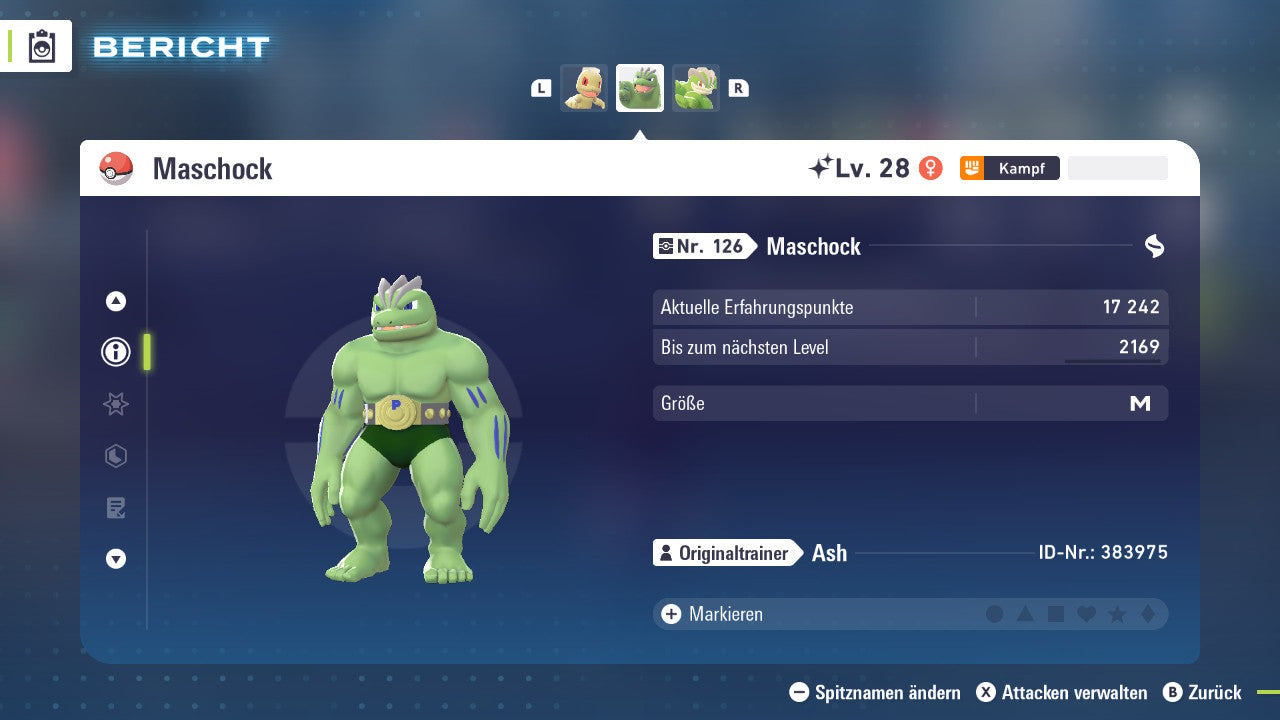Image resolution: width=1280 pixels, height=720 pixels.
Task: Select the hexagonal ribbon page icon
Action: pyautogui.click(x=116, y=456)
